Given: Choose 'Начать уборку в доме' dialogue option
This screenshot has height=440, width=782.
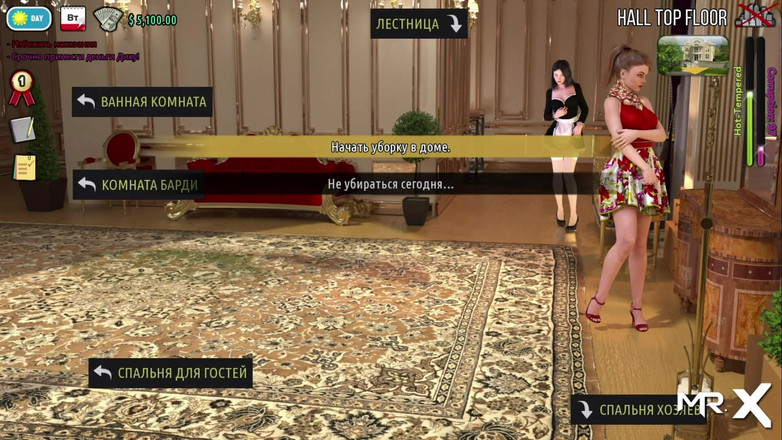Looking at the screenshot, I should [390, 147].
